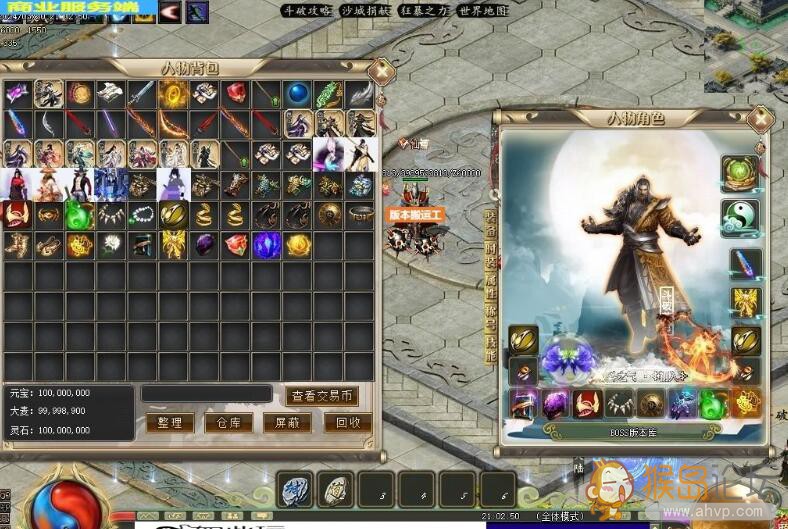
Task: Select the green gourd item in bag
Action: point(79,215)
